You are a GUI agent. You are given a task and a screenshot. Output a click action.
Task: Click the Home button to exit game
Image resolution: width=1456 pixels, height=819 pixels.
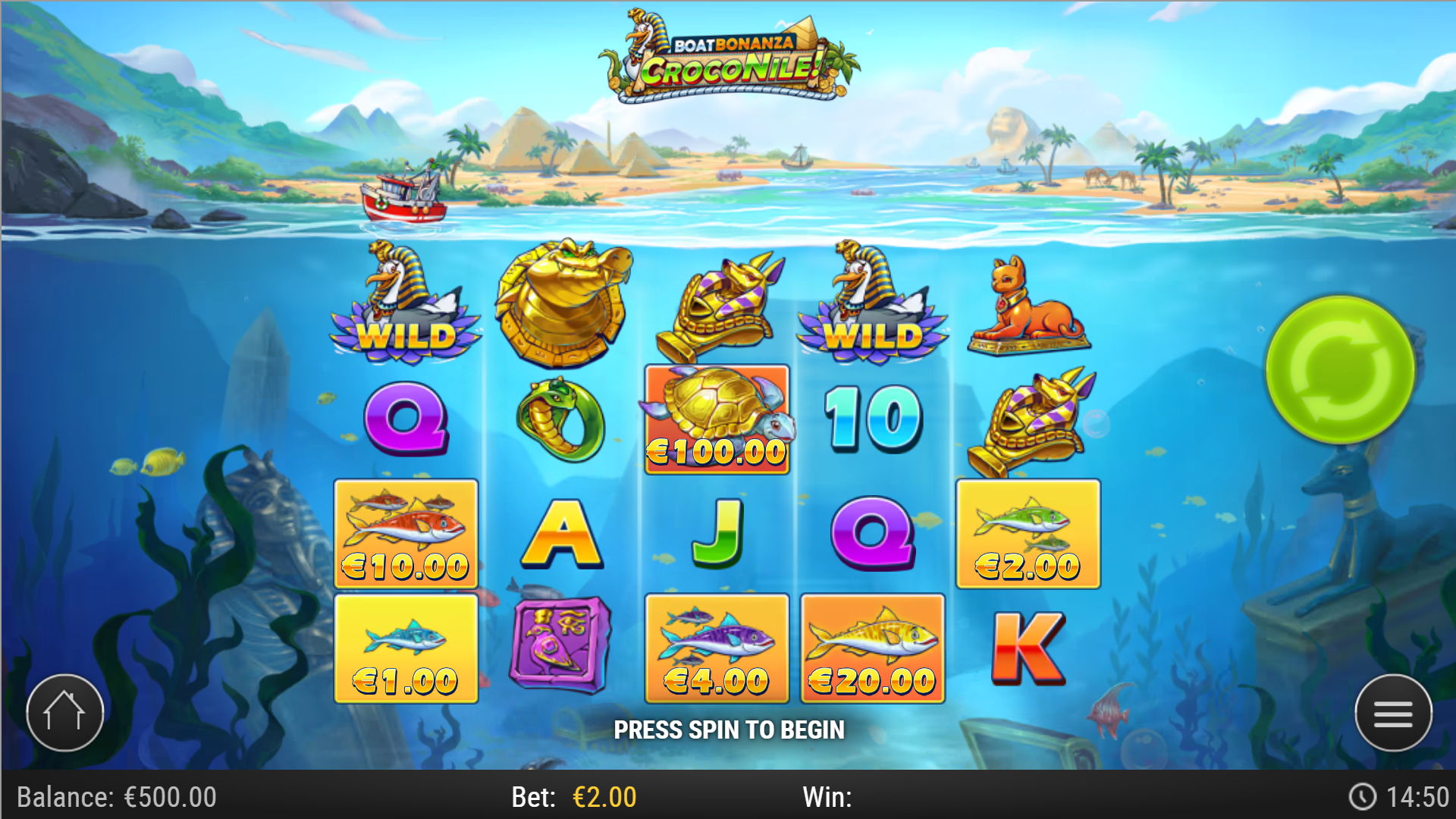(x=64, y=713)
